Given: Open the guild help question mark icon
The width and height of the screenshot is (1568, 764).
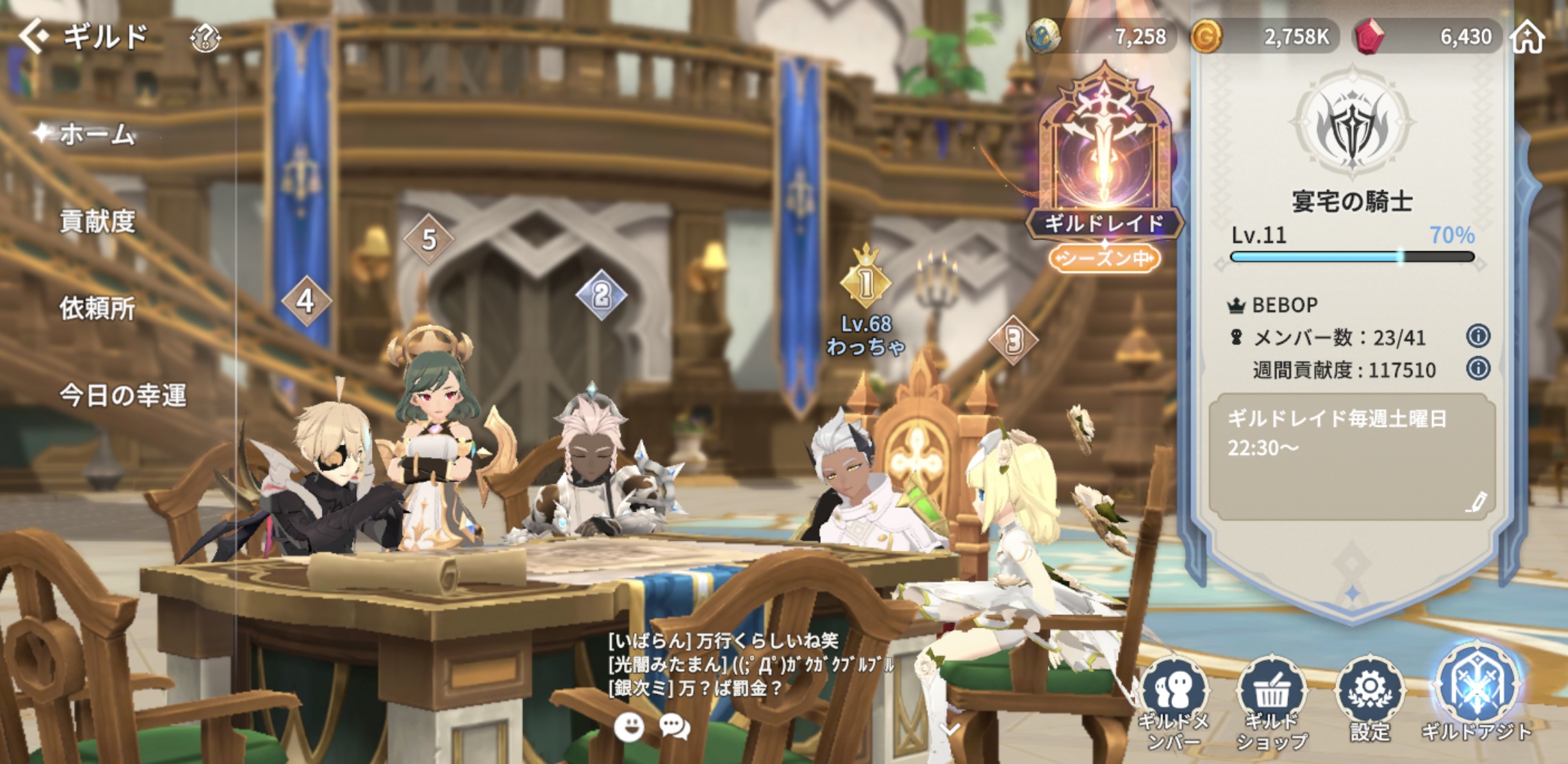Looking at the screenshot, I should pos(204,38).
